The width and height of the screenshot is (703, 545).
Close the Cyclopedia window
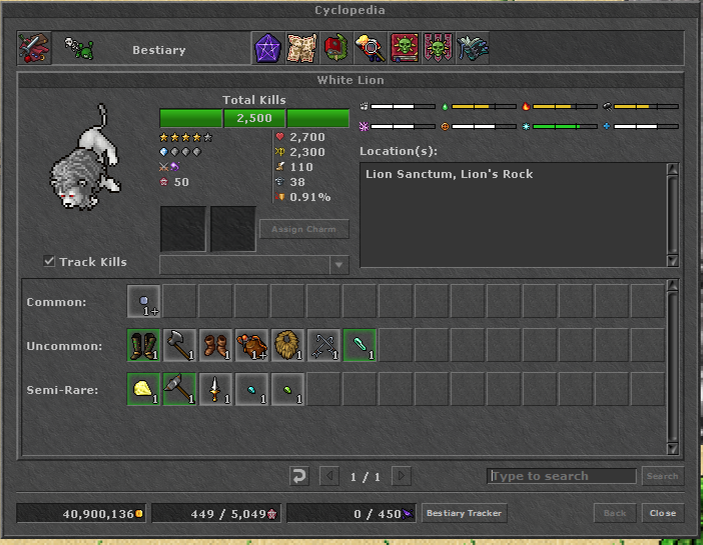[662, 513]
